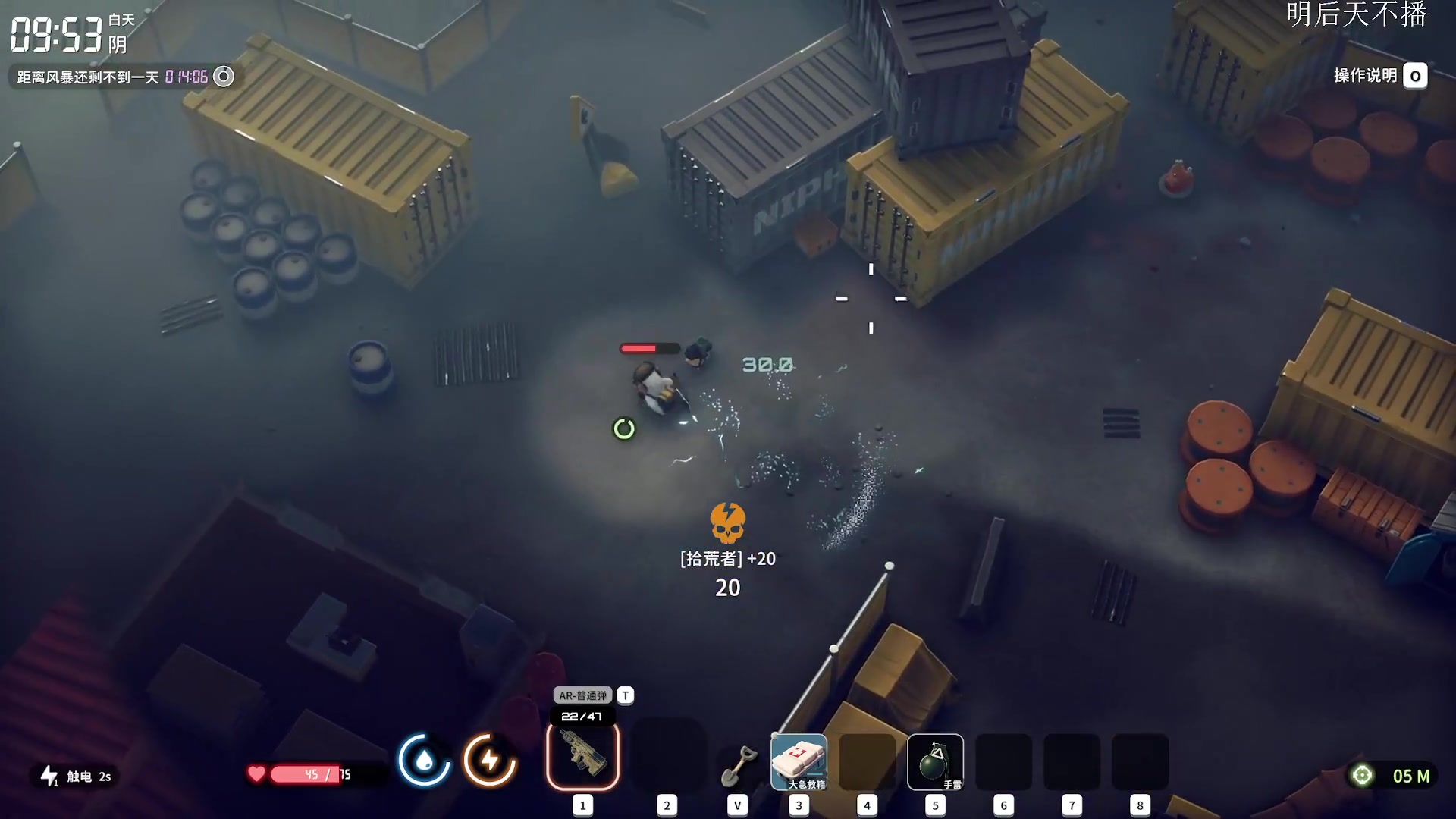Click the green crosshair range indicator
The image size is (1456, 819).
[1362, 775]
